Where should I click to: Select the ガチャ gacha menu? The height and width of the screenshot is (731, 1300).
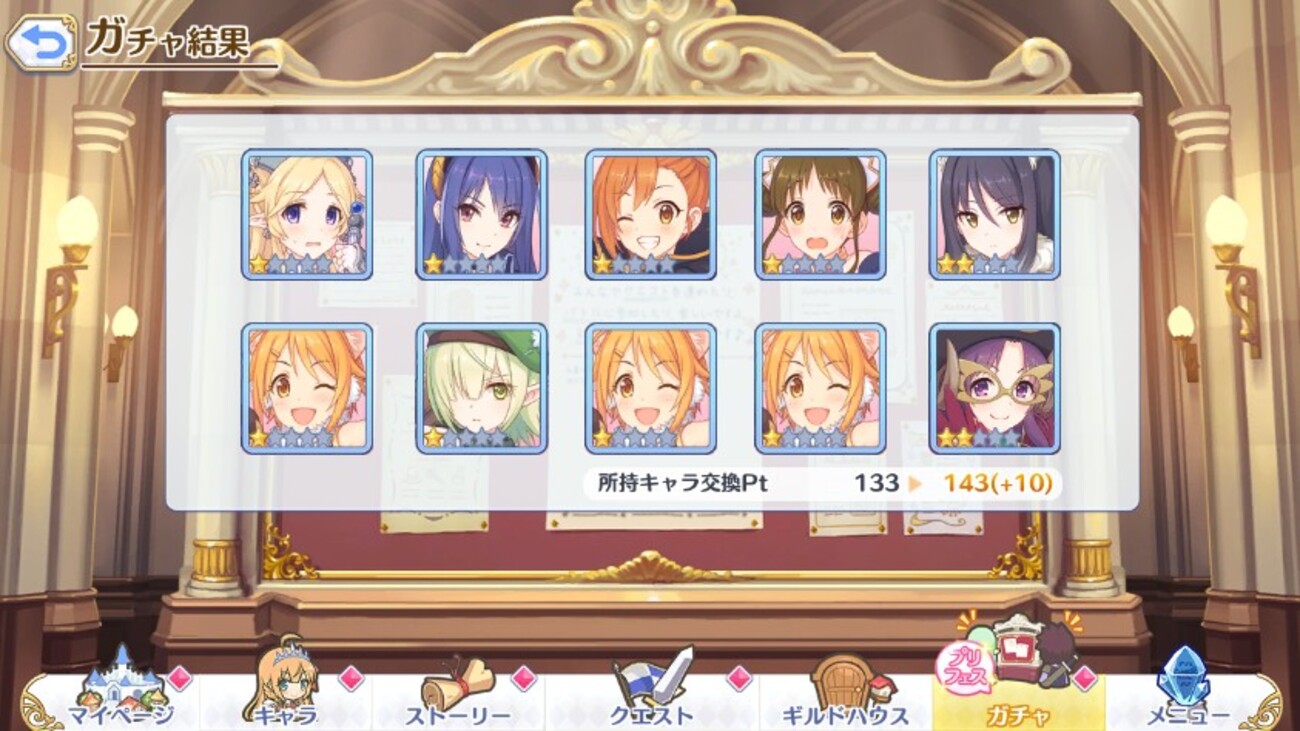[x=1018, y=690]
